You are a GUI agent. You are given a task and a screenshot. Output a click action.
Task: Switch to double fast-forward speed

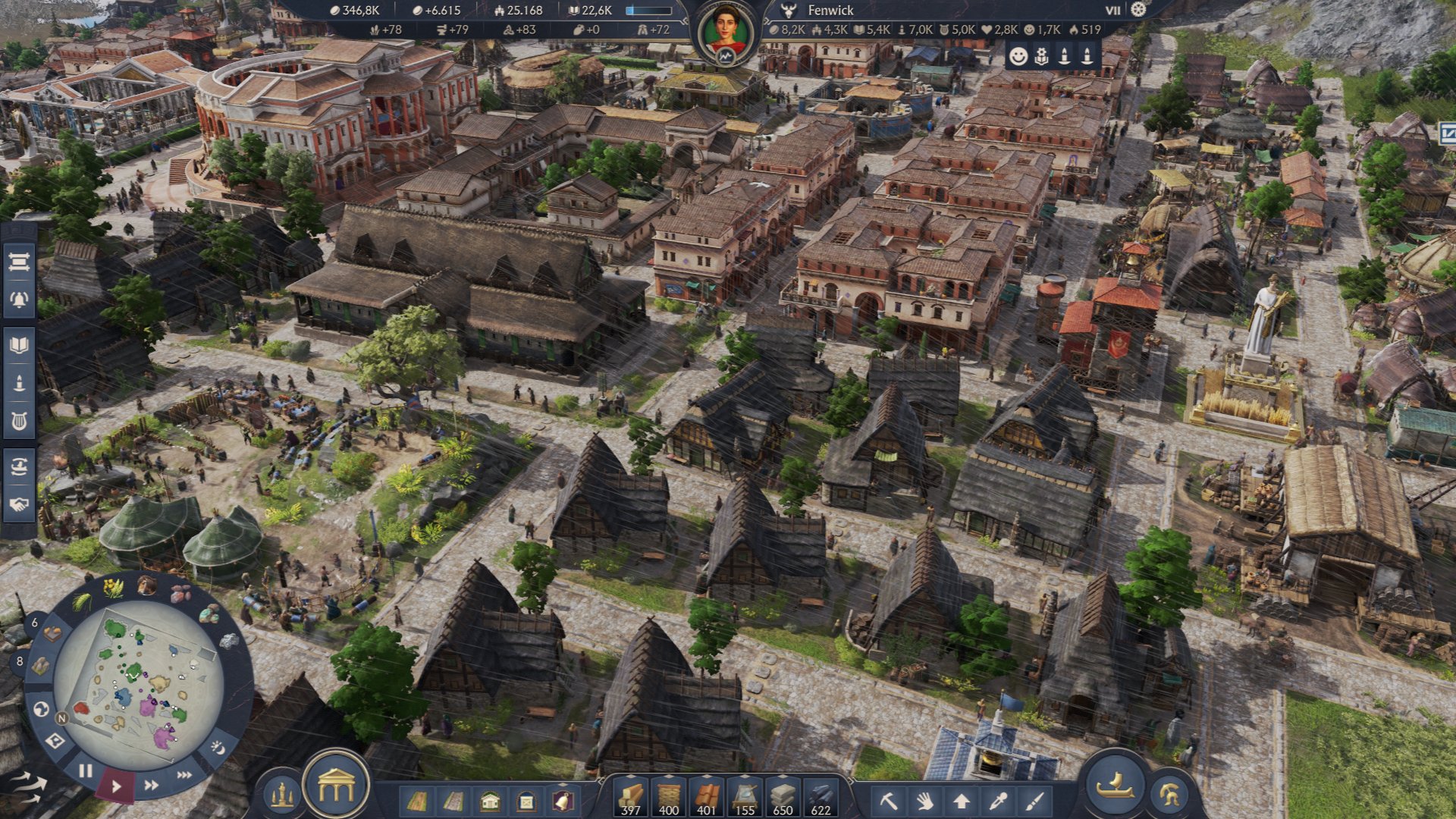click(152, 785)
